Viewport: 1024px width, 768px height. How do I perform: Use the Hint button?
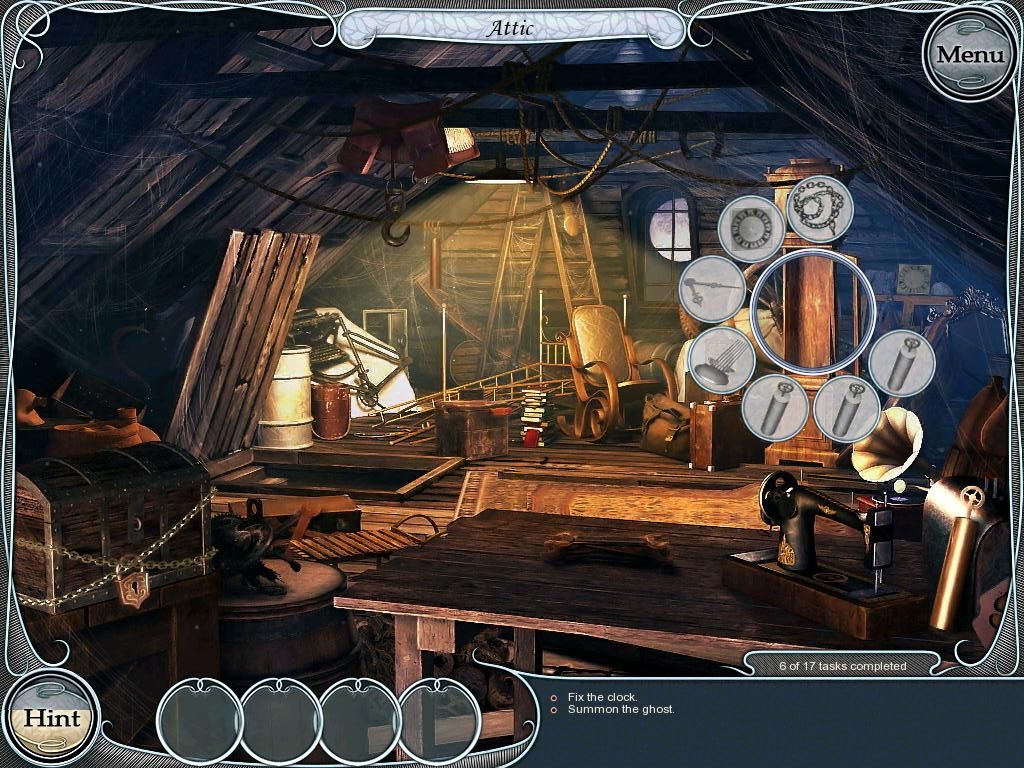pyautogui.click(x=51, y=717)
